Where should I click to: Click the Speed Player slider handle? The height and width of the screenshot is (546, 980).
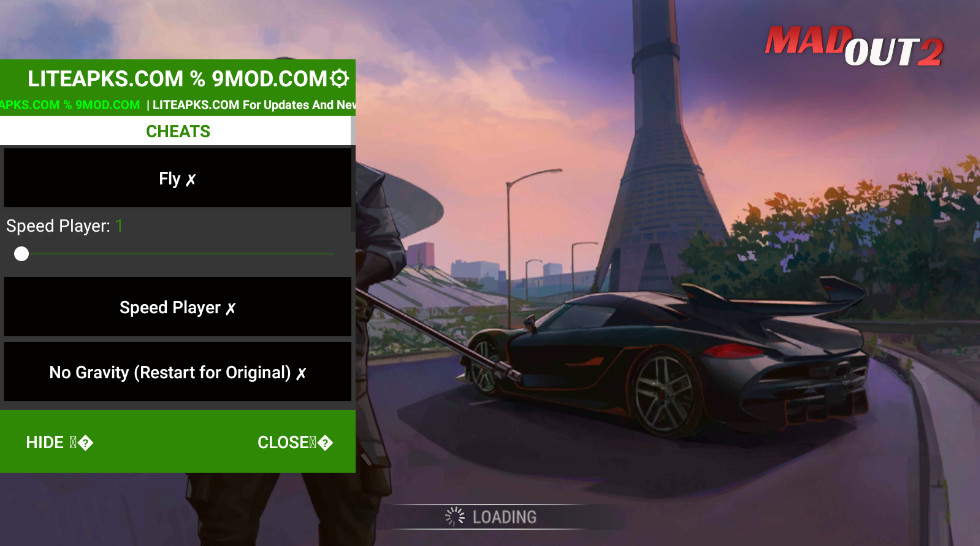(x=21, y=254)
